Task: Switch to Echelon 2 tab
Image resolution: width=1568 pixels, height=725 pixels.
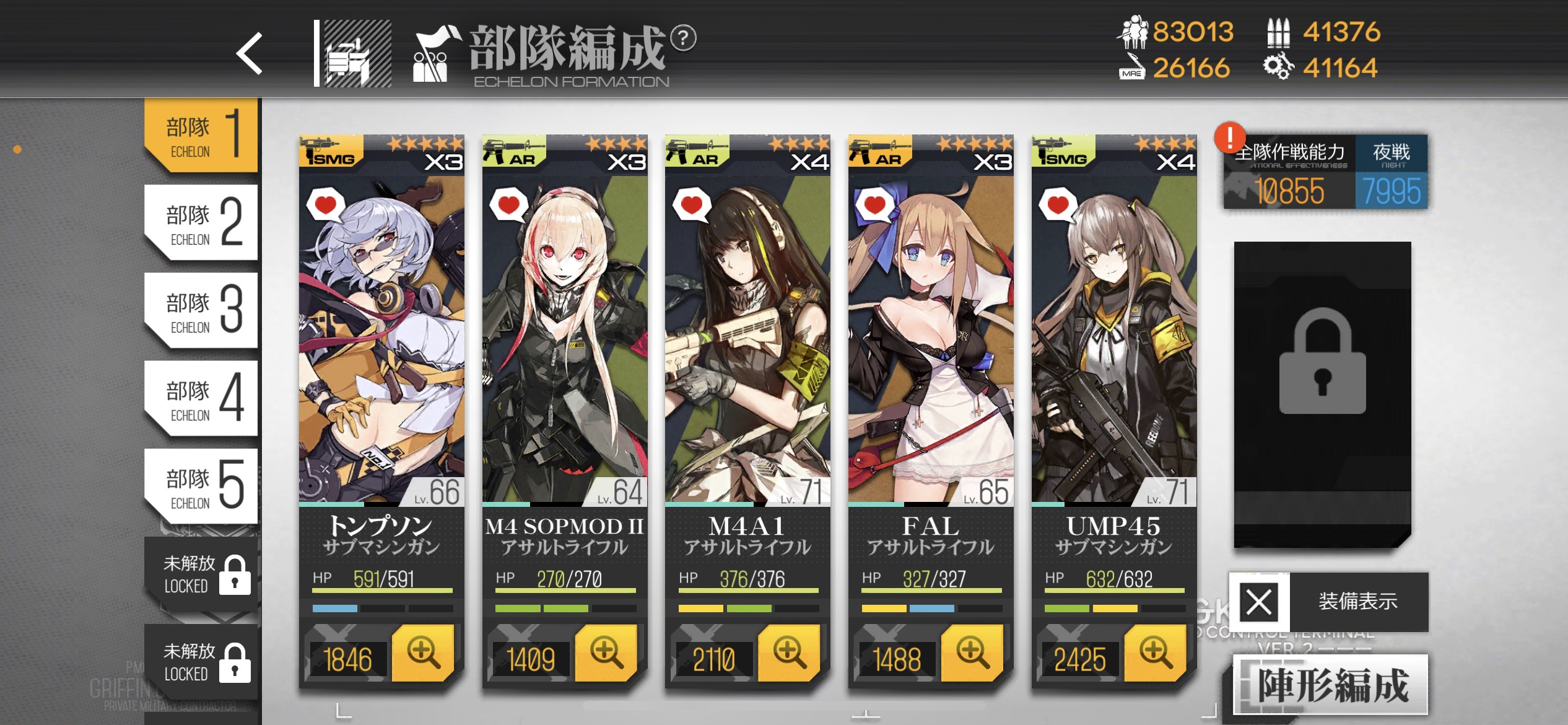Action: click(x=202, y=222)
